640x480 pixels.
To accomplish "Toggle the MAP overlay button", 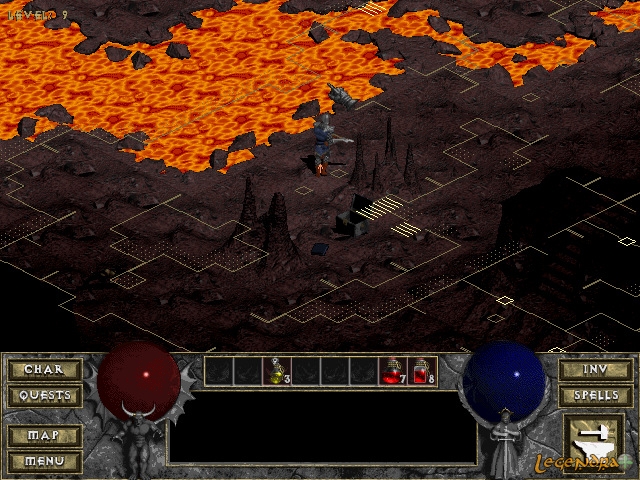I will tap(43, 436).
